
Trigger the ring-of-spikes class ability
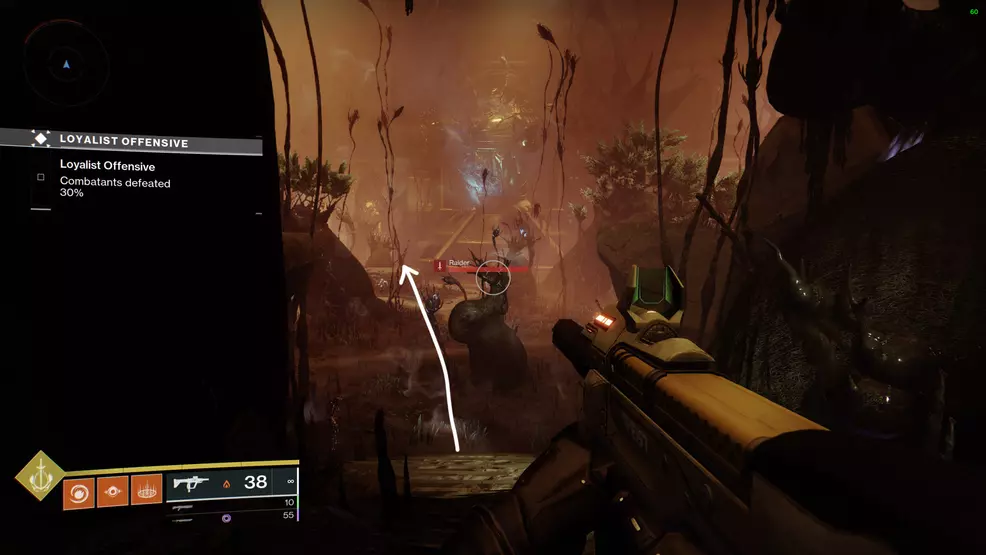pos(147,491)
